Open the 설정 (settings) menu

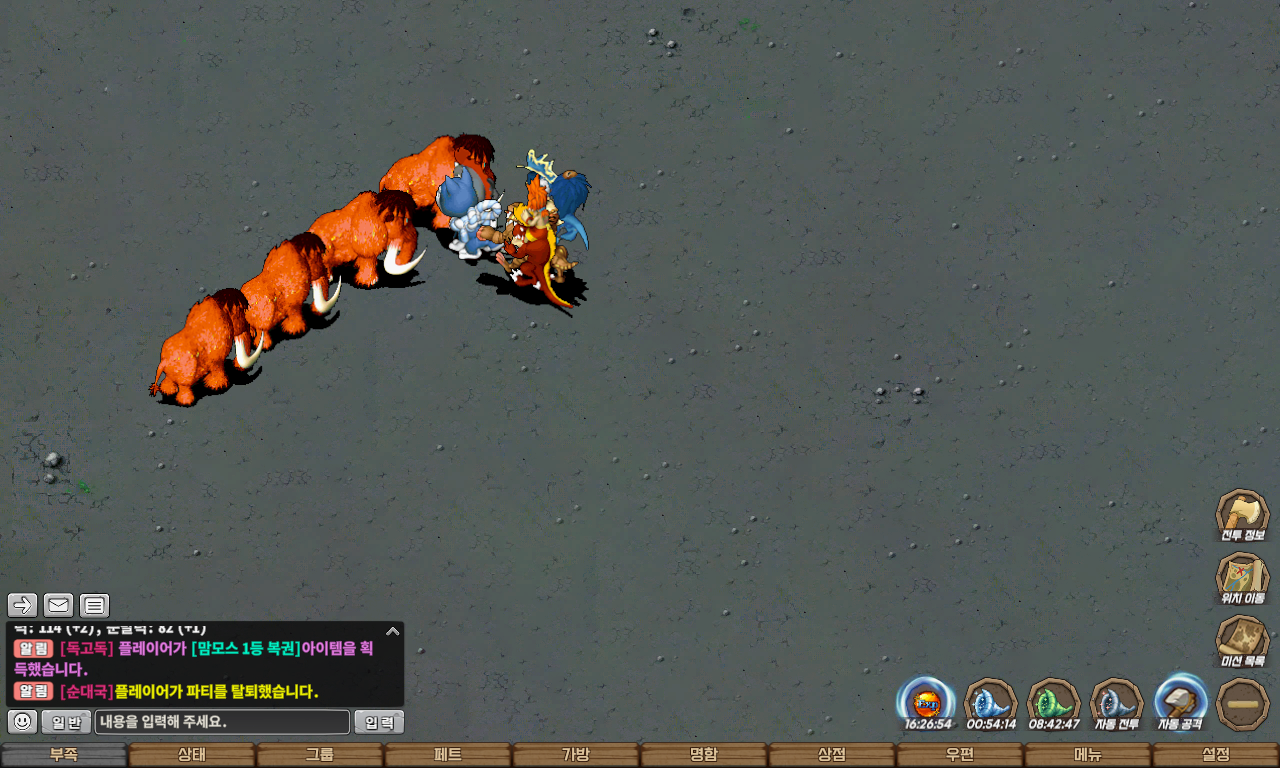pyautogui.click(x=1215, y=755)
